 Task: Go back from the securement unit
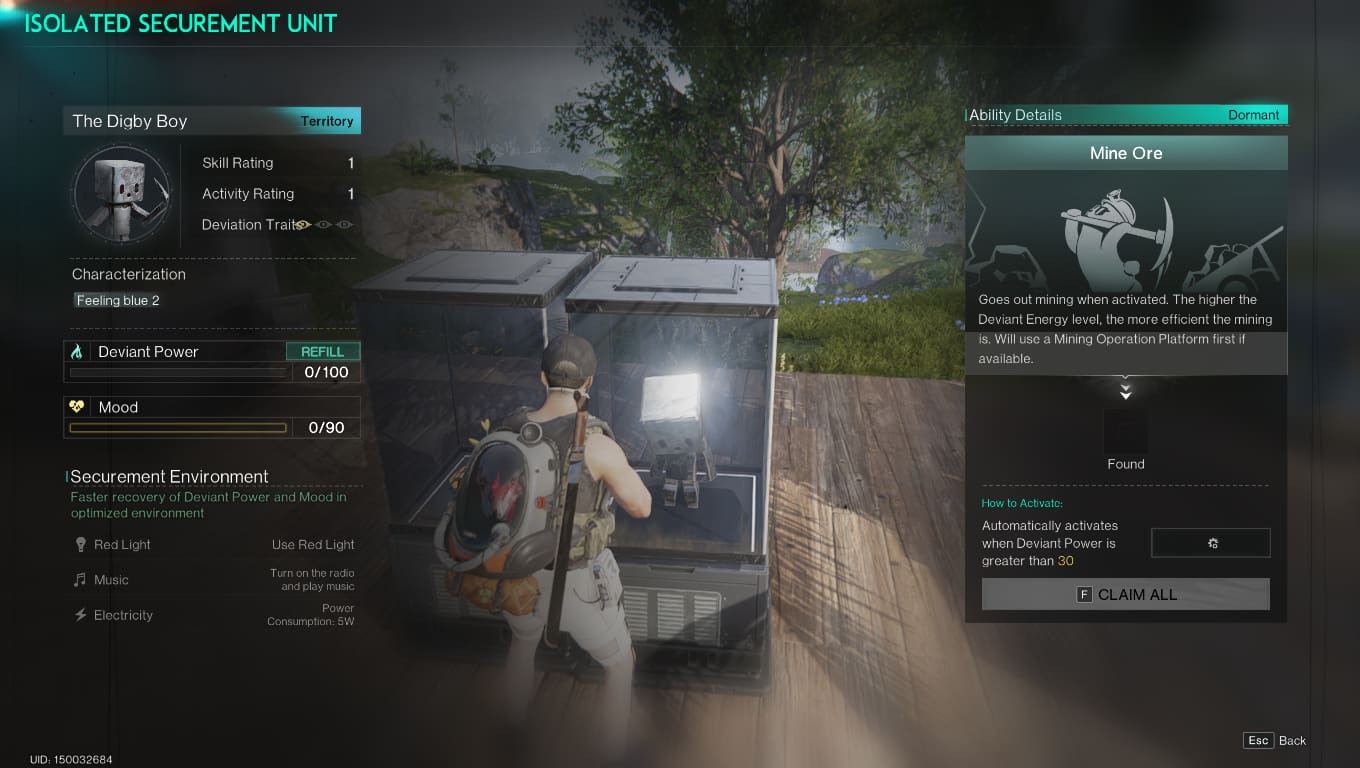[x=1276, y=741]
